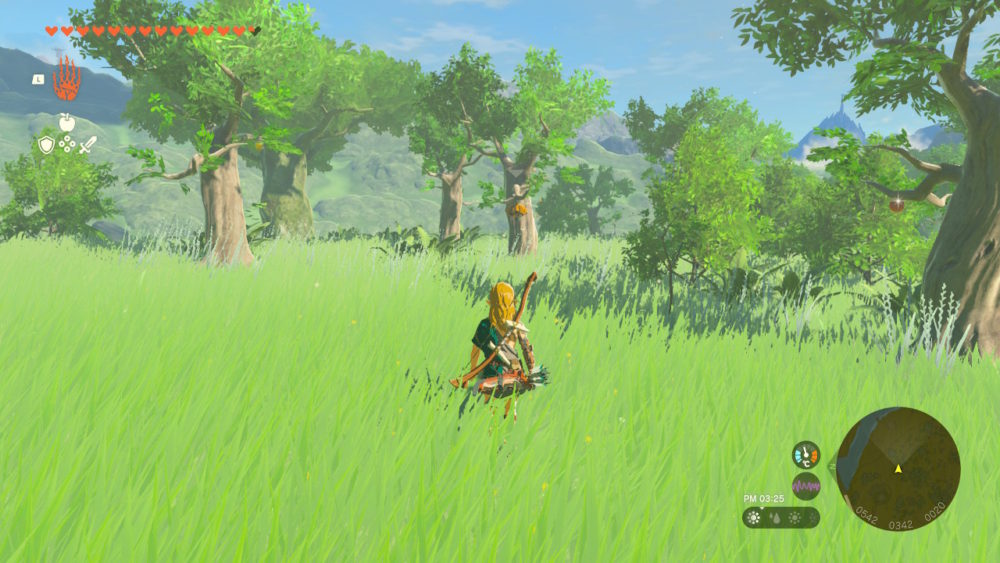The width and height of the screenshot is (1000, 563).
Task: Choose the sword weapon quick-select icon
Action: tap(88, 145)
